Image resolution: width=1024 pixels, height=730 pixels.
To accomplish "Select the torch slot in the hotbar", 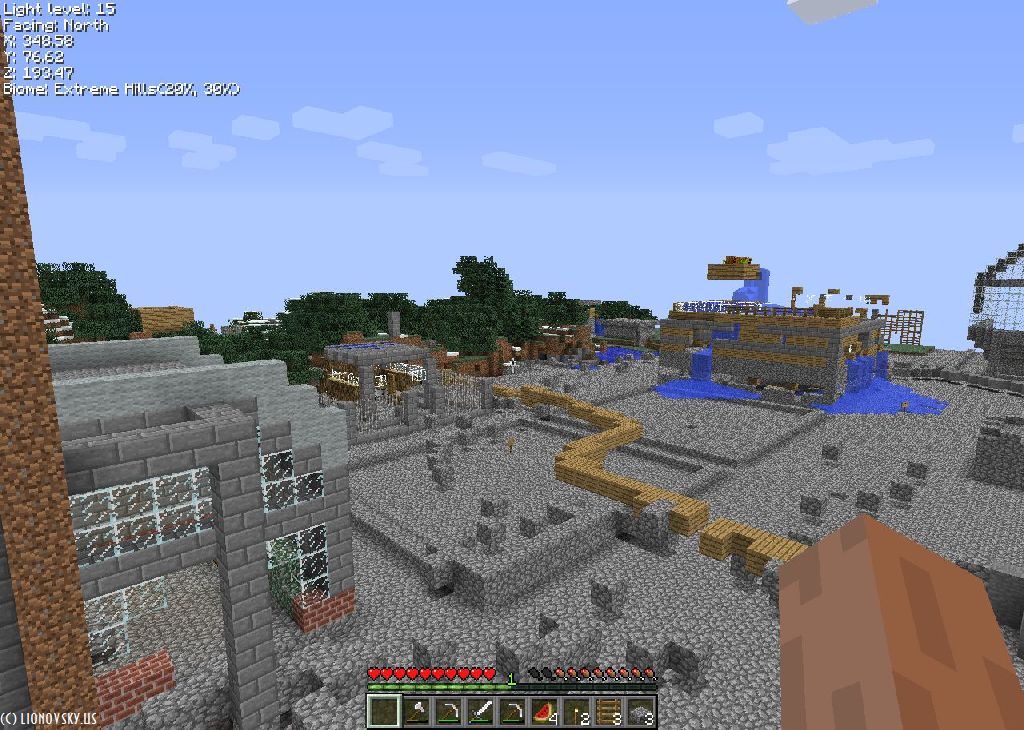I will tap(576, 711).
